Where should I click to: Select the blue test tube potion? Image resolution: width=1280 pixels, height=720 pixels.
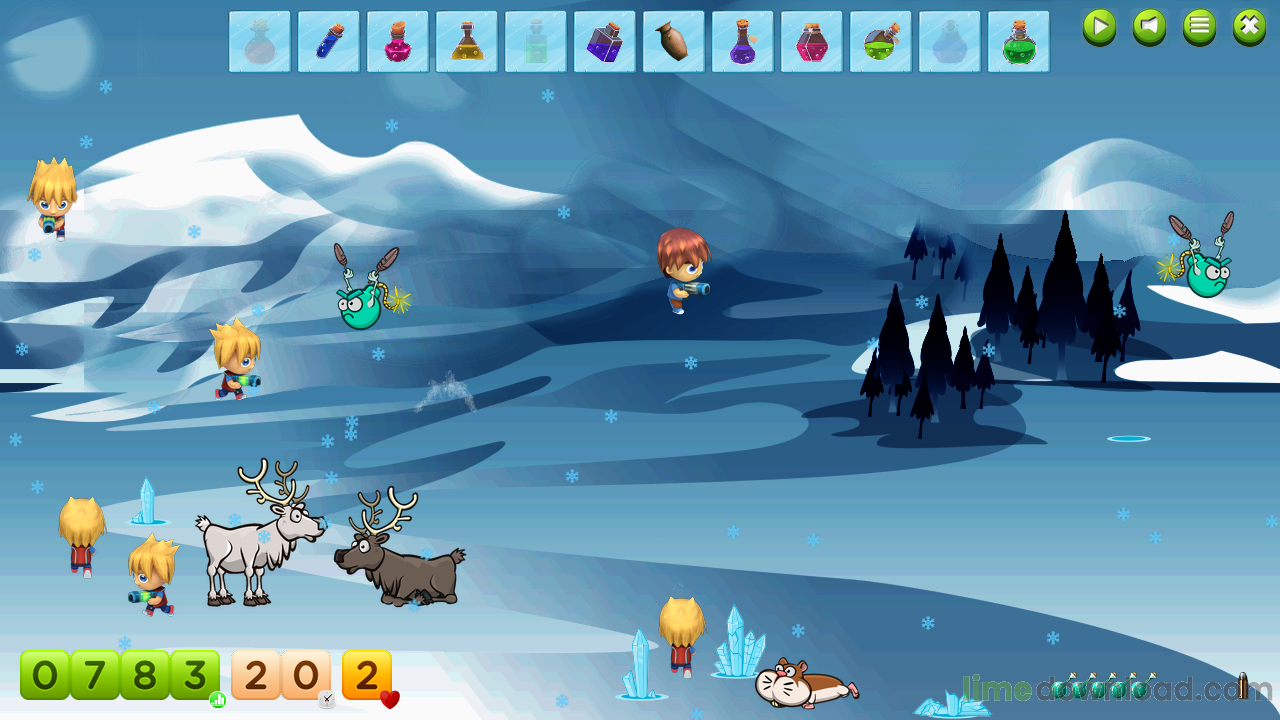[329, 42]
